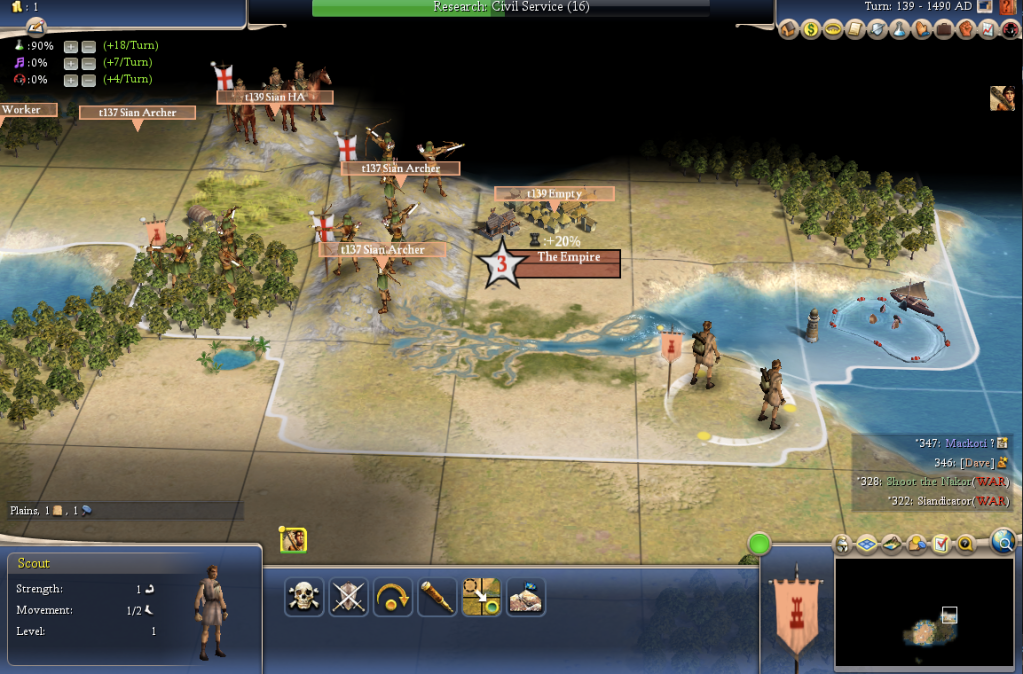The height and width of the screenshot is (674, 1023).
Task: Increase the espionage rate with plus
Action: (71, 81)
